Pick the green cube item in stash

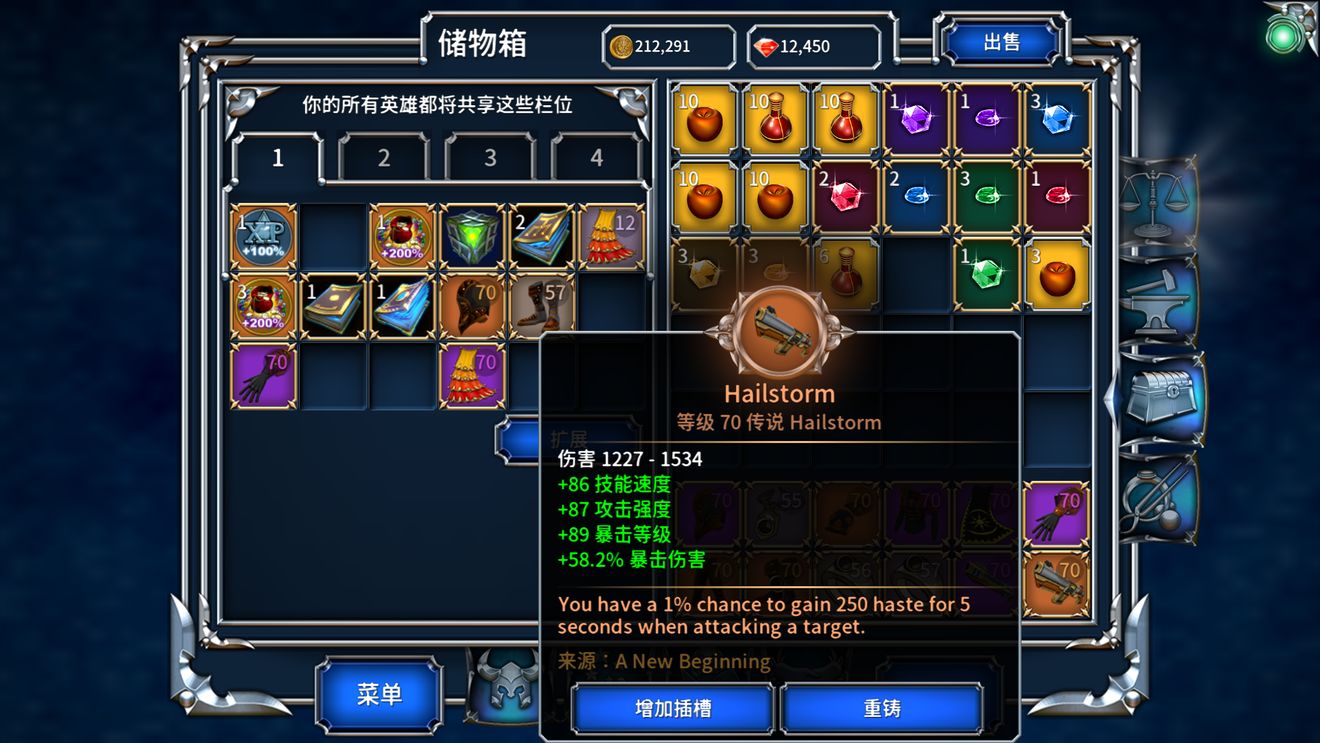pos(473,238)
